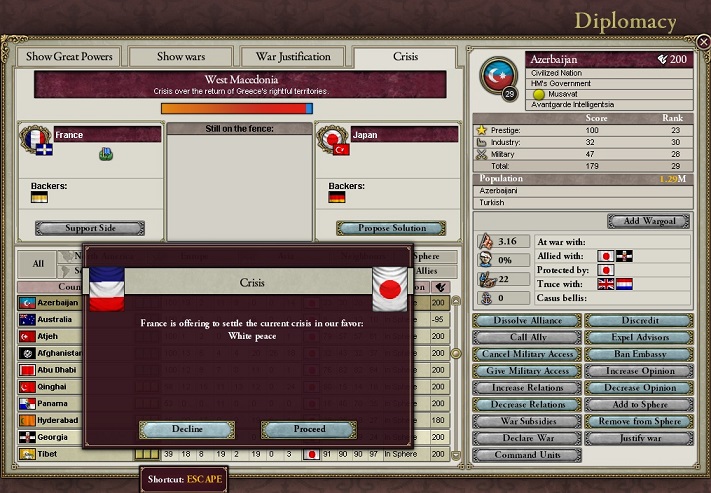Open the Show wars tab

tap(181, 57)
